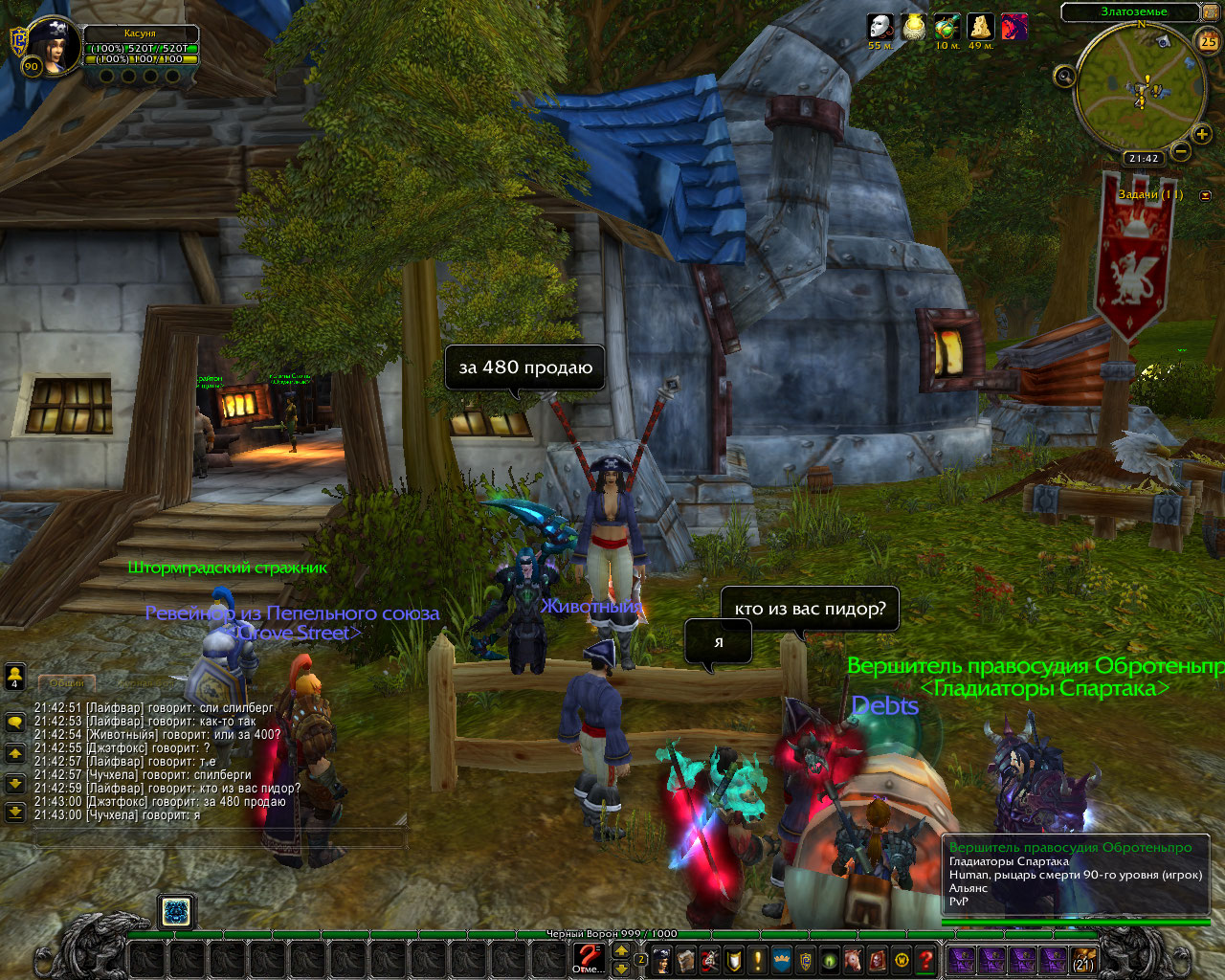Screen dimensions: 1225x980
Task: Open the calendar showing day 25
Action: coord(1208,41)
